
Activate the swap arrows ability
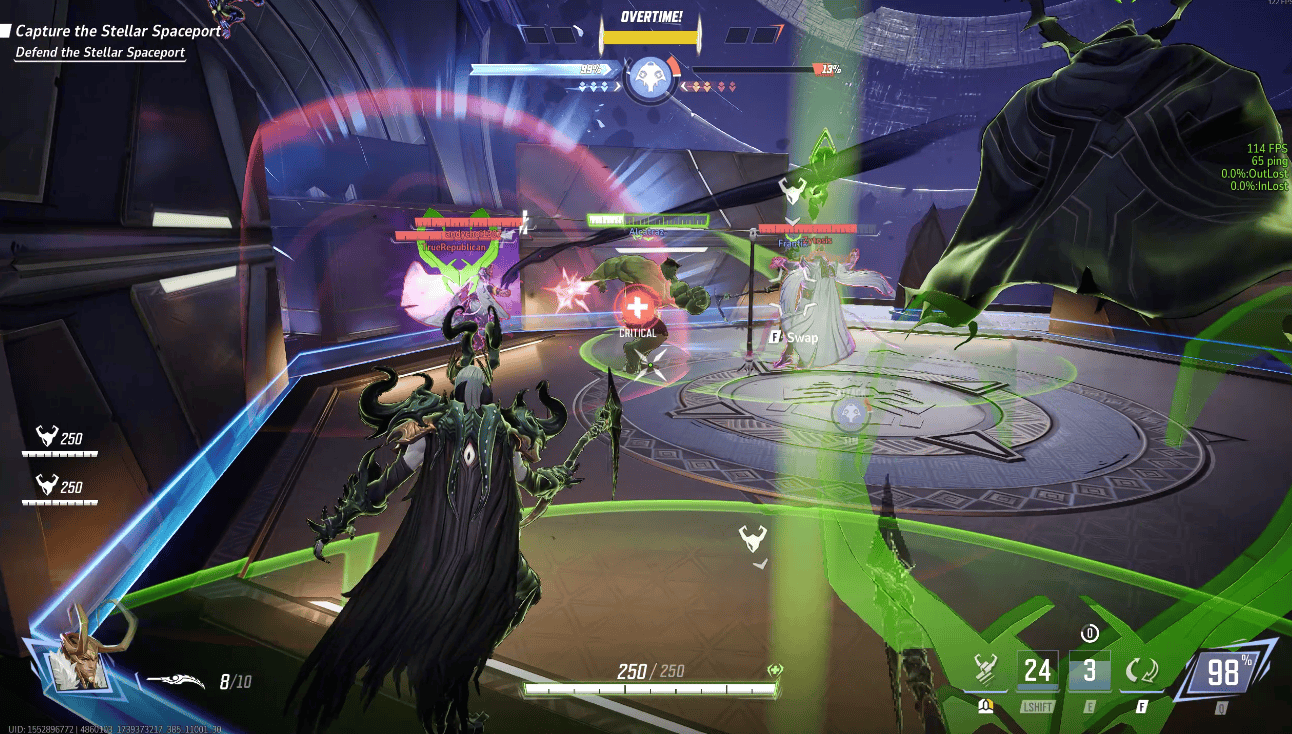(x=1141, y=670)
